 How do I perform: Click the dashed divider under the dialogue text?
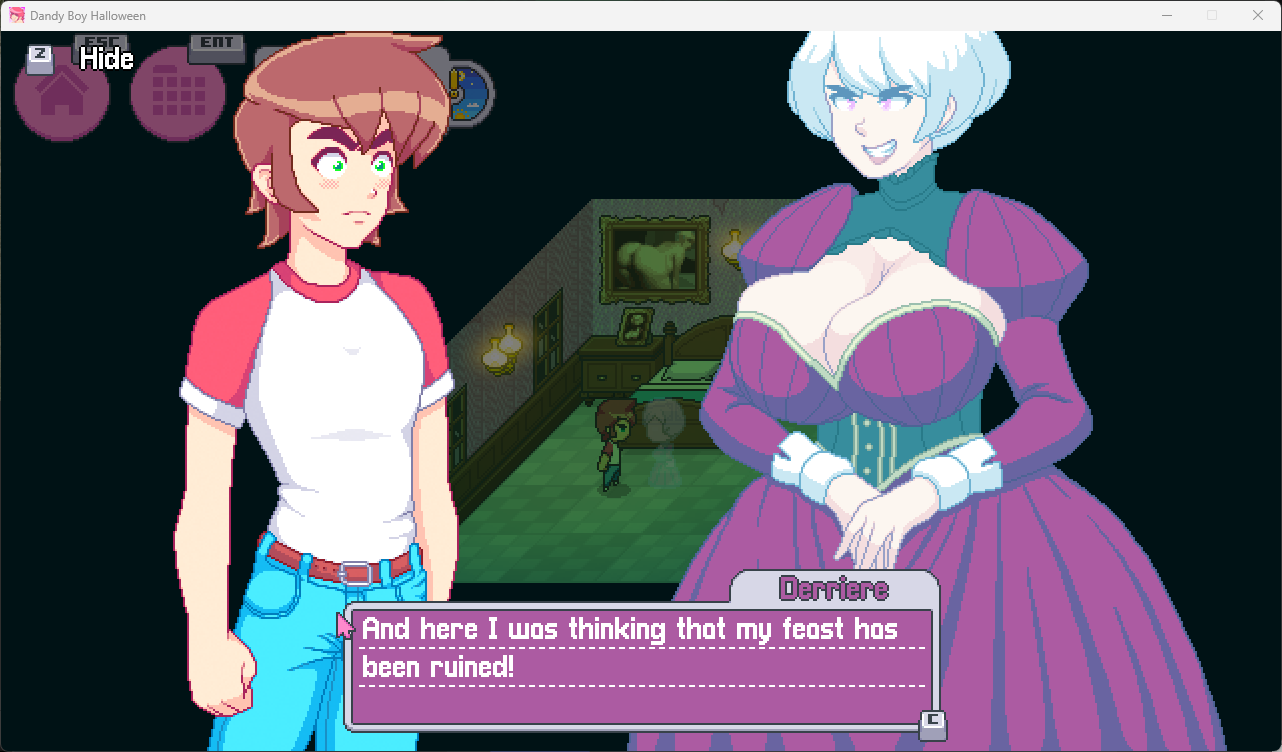pyautogui.click(x=640, y=688)
